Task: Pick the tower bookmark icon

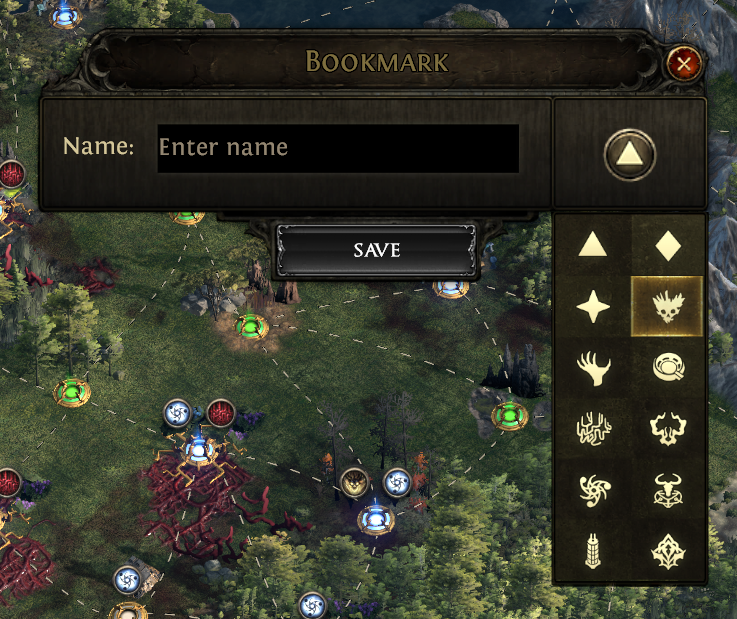Action: click(593, 550)
